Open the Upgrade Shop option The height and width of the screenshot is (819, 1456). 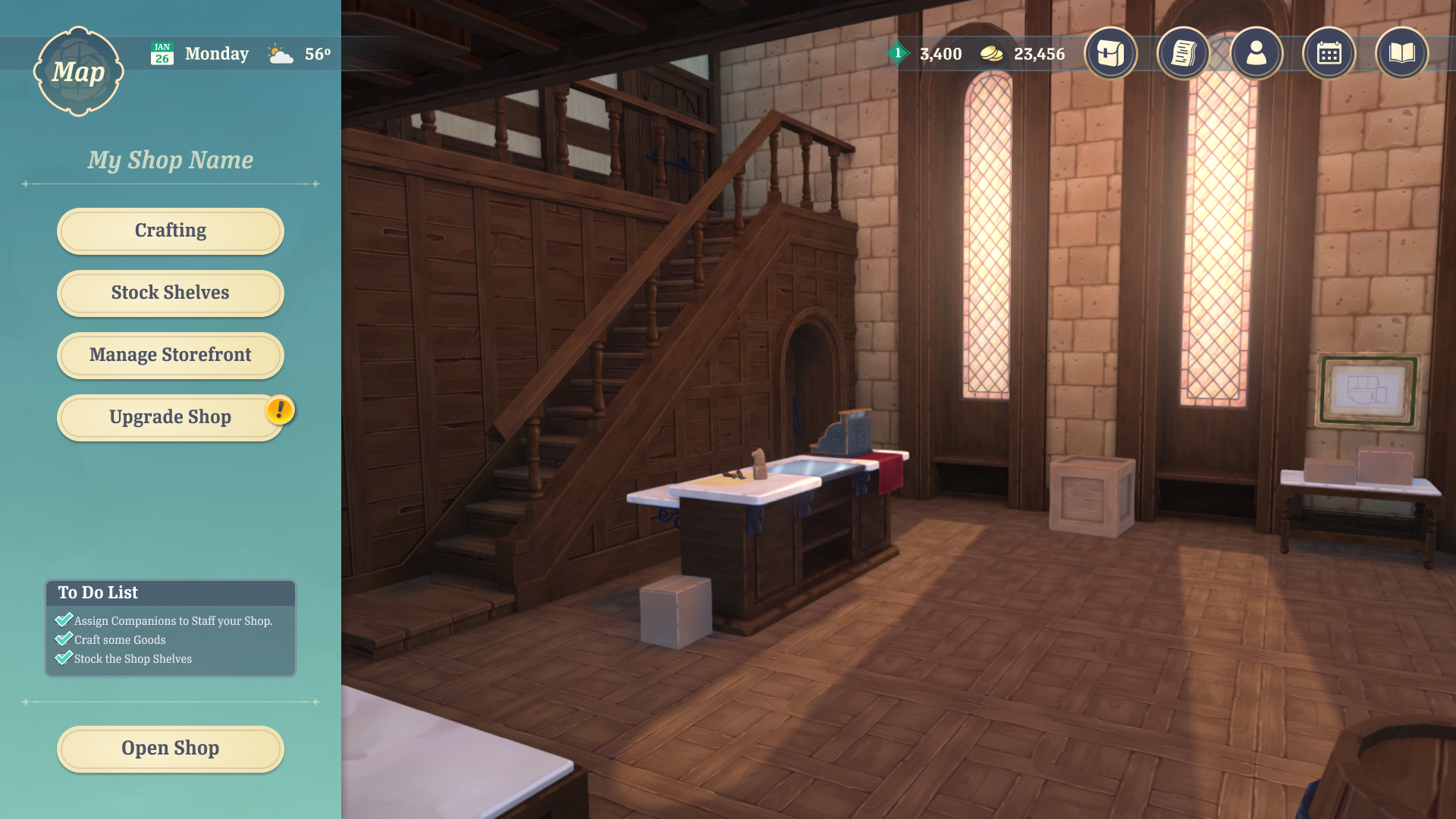pos(171,417)
